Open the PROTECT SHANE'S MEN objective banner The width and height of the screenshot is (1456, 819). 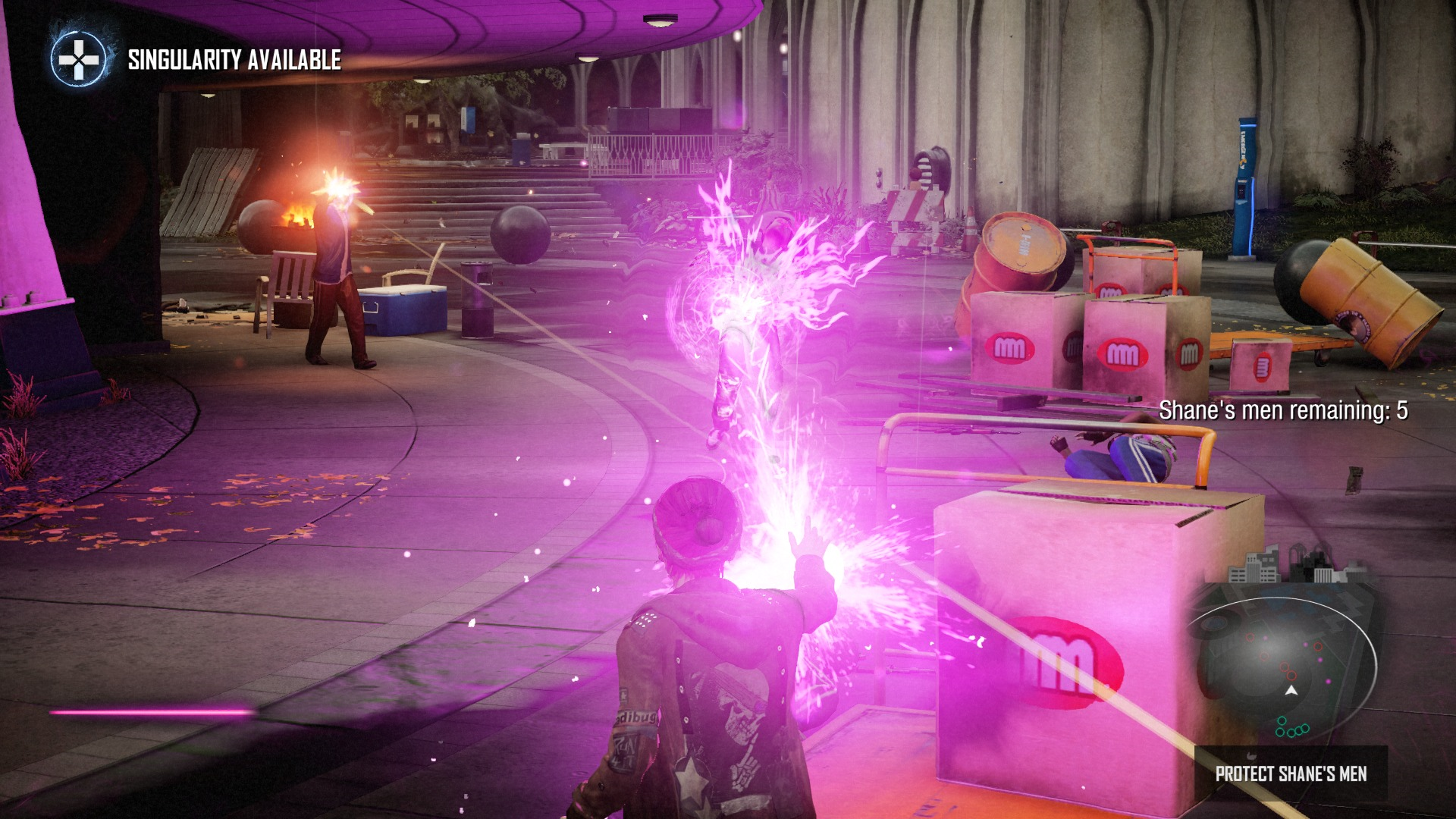pos(1291,772)
